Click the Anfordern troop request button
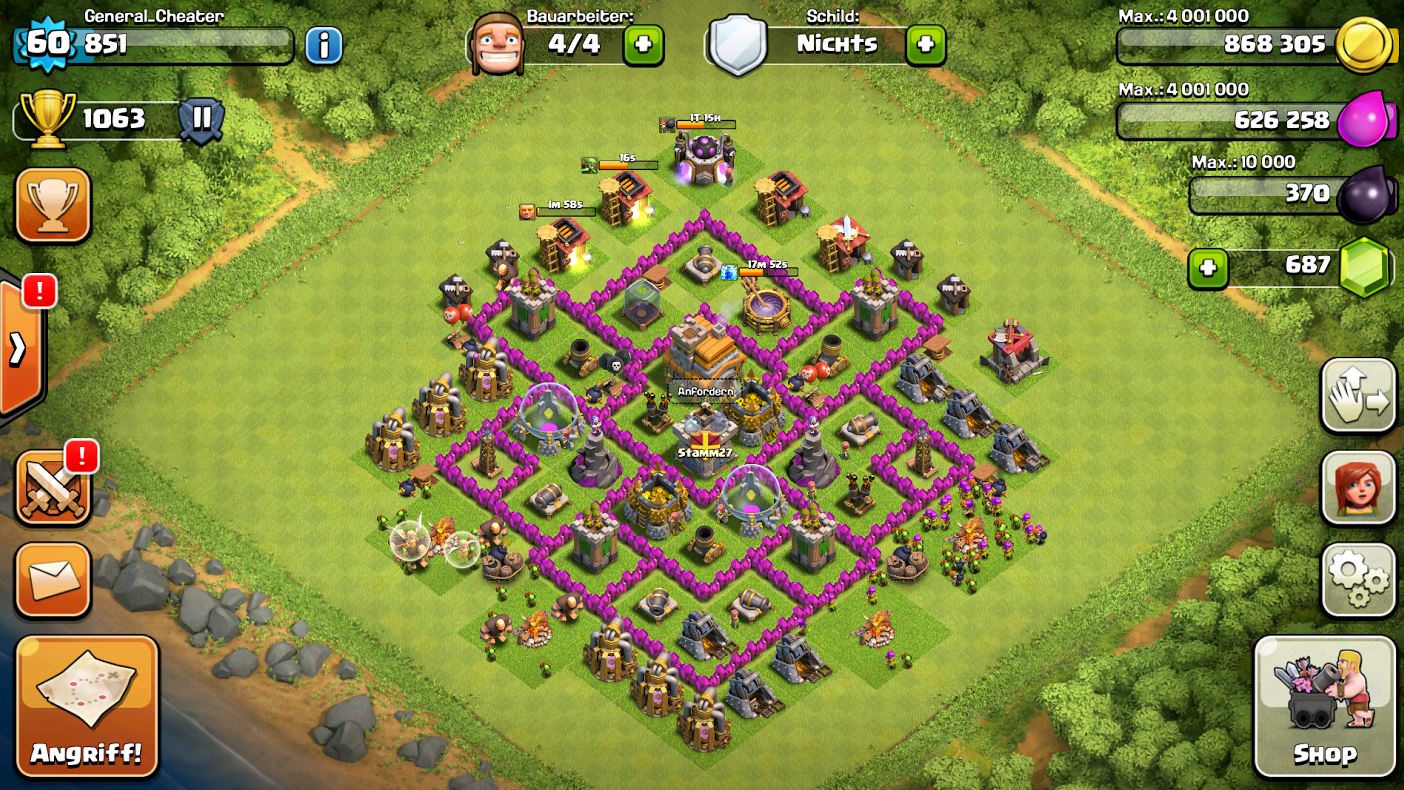The height and width of the screenshot is (790, 1404). [x=705, y=391]
